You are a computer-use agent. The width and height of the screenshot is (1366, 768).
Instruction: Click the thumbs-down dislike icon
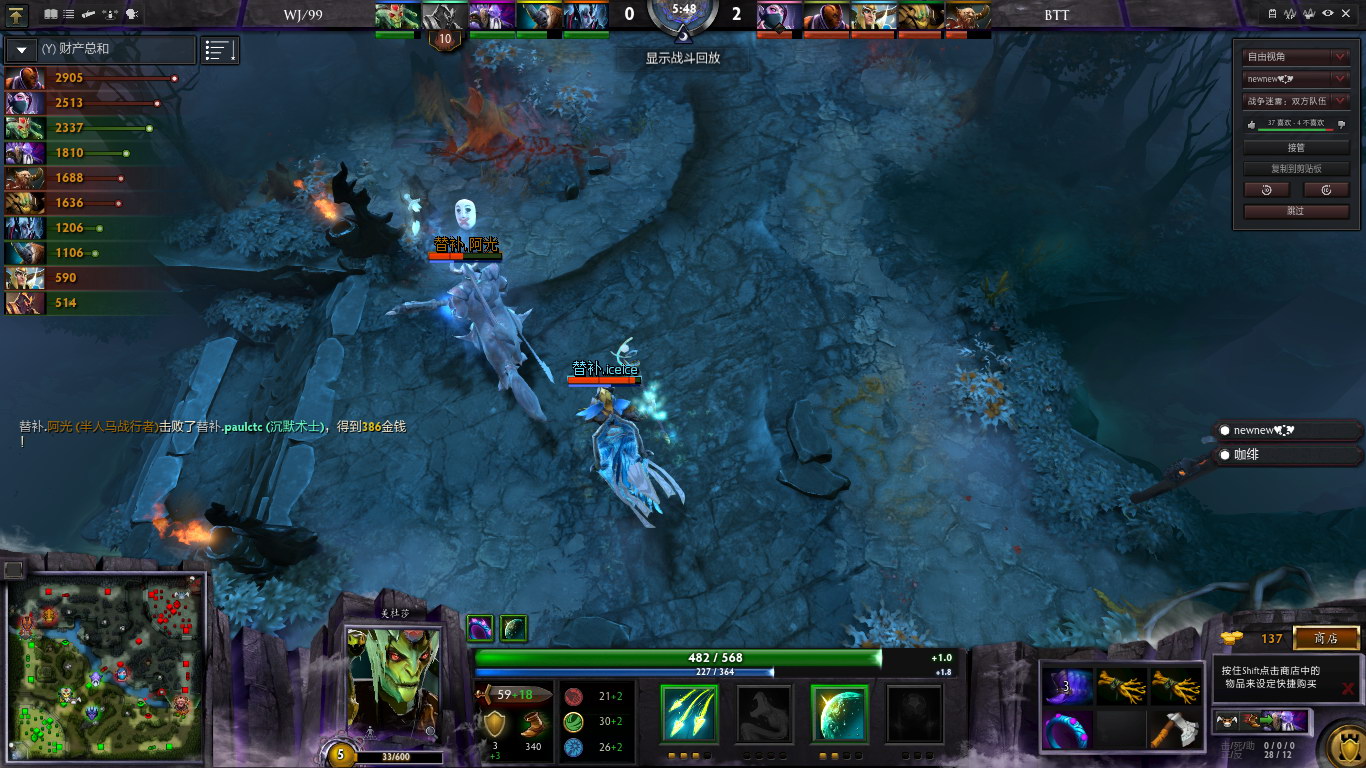click(x=1341, y=125)
